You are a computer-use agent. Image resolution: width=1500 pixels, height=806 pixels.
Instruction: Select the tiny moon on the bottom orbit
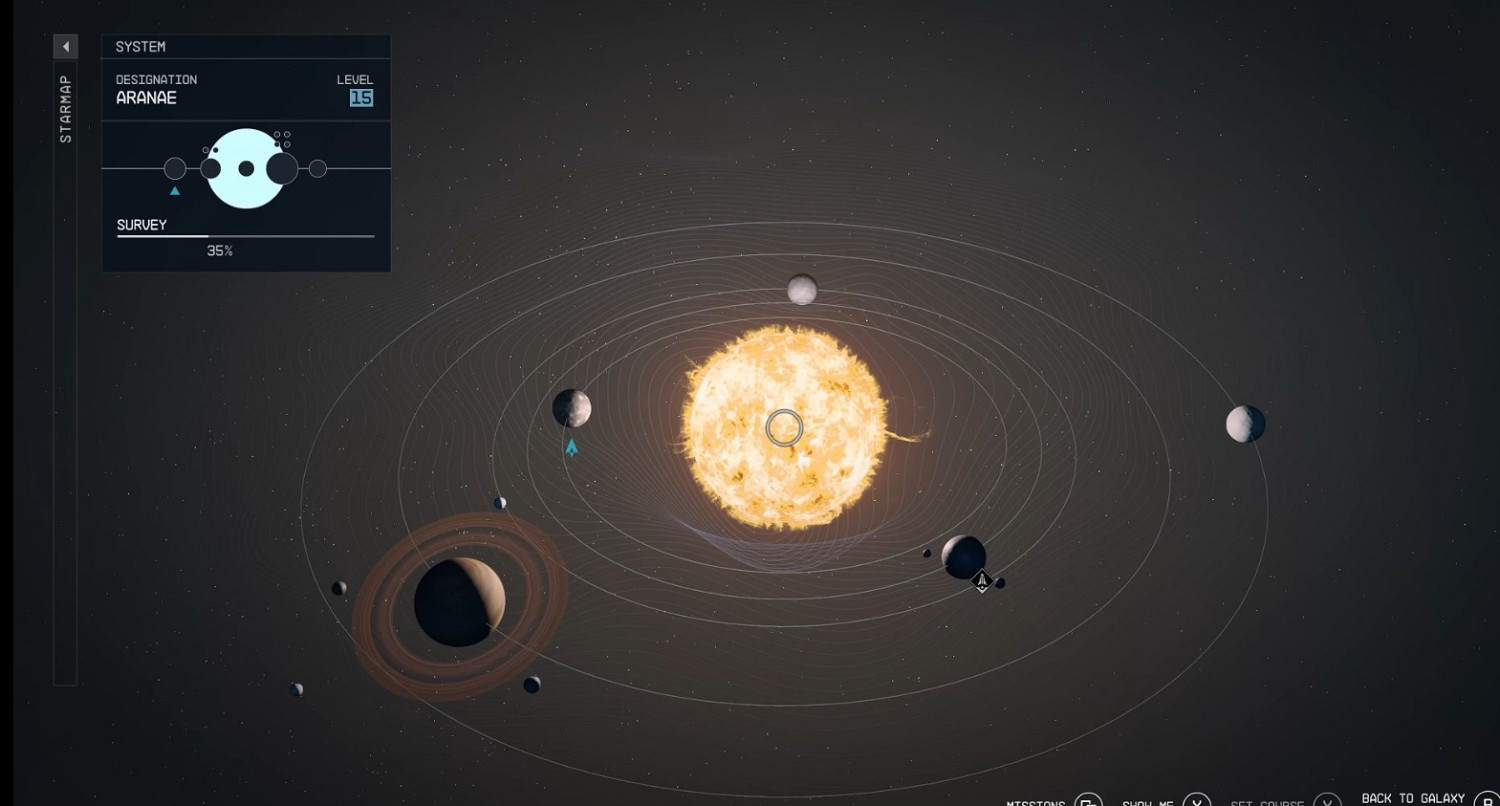click(x=297, y=690)
